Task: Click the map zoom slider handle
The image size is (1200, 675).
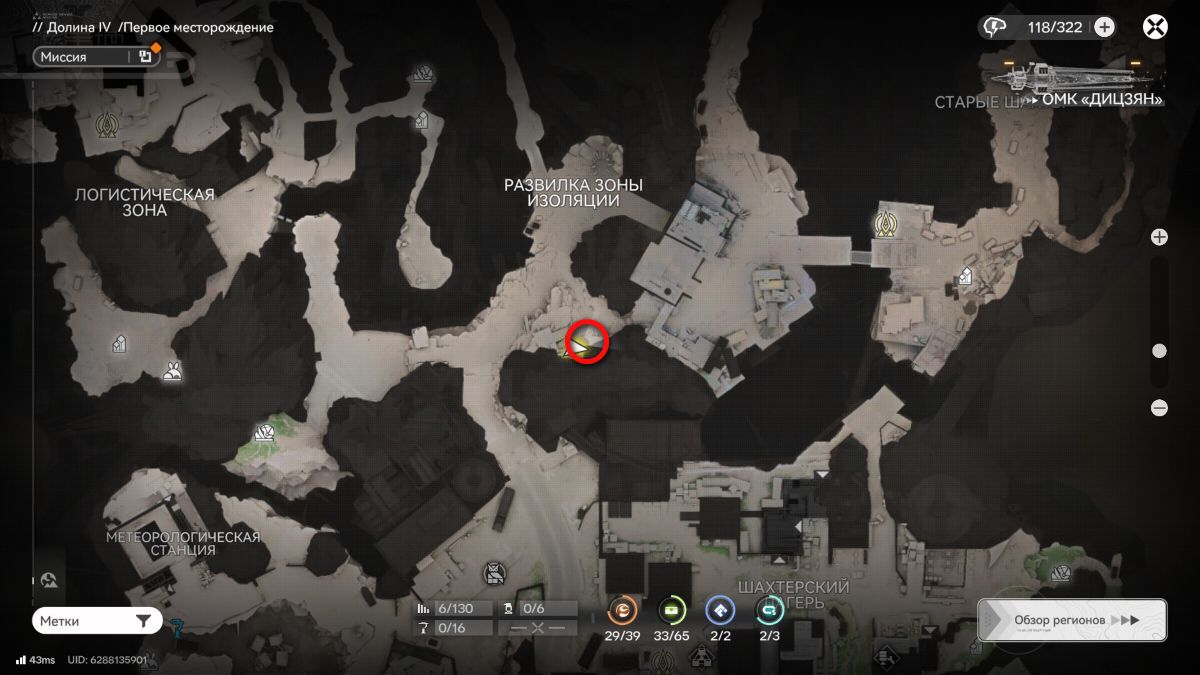Action: click(1159, 351)
